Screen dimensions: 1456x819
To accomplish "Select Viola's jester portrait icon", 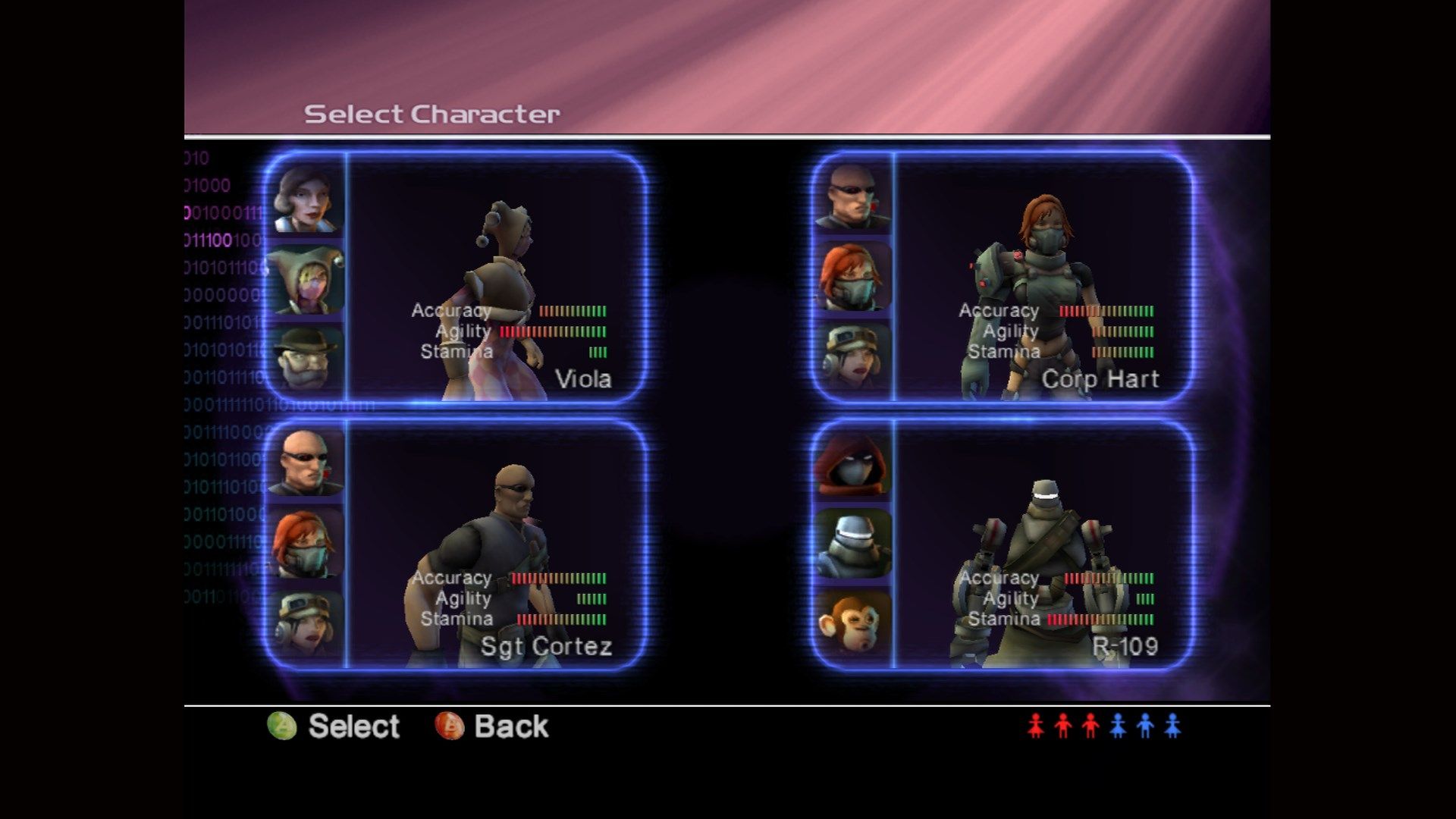I will 307,277.
